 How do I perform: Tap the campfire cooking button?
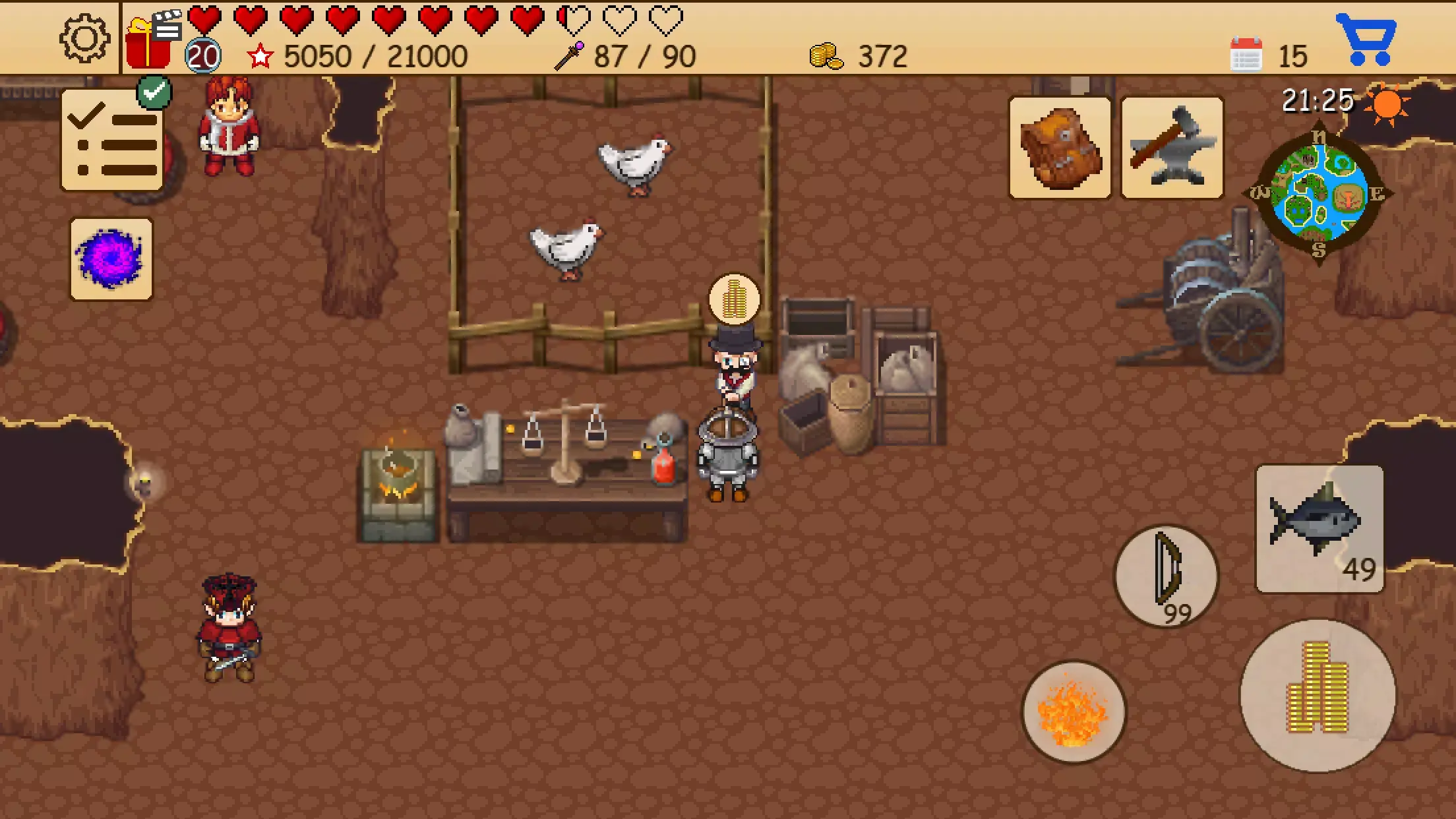point(1072,717)
